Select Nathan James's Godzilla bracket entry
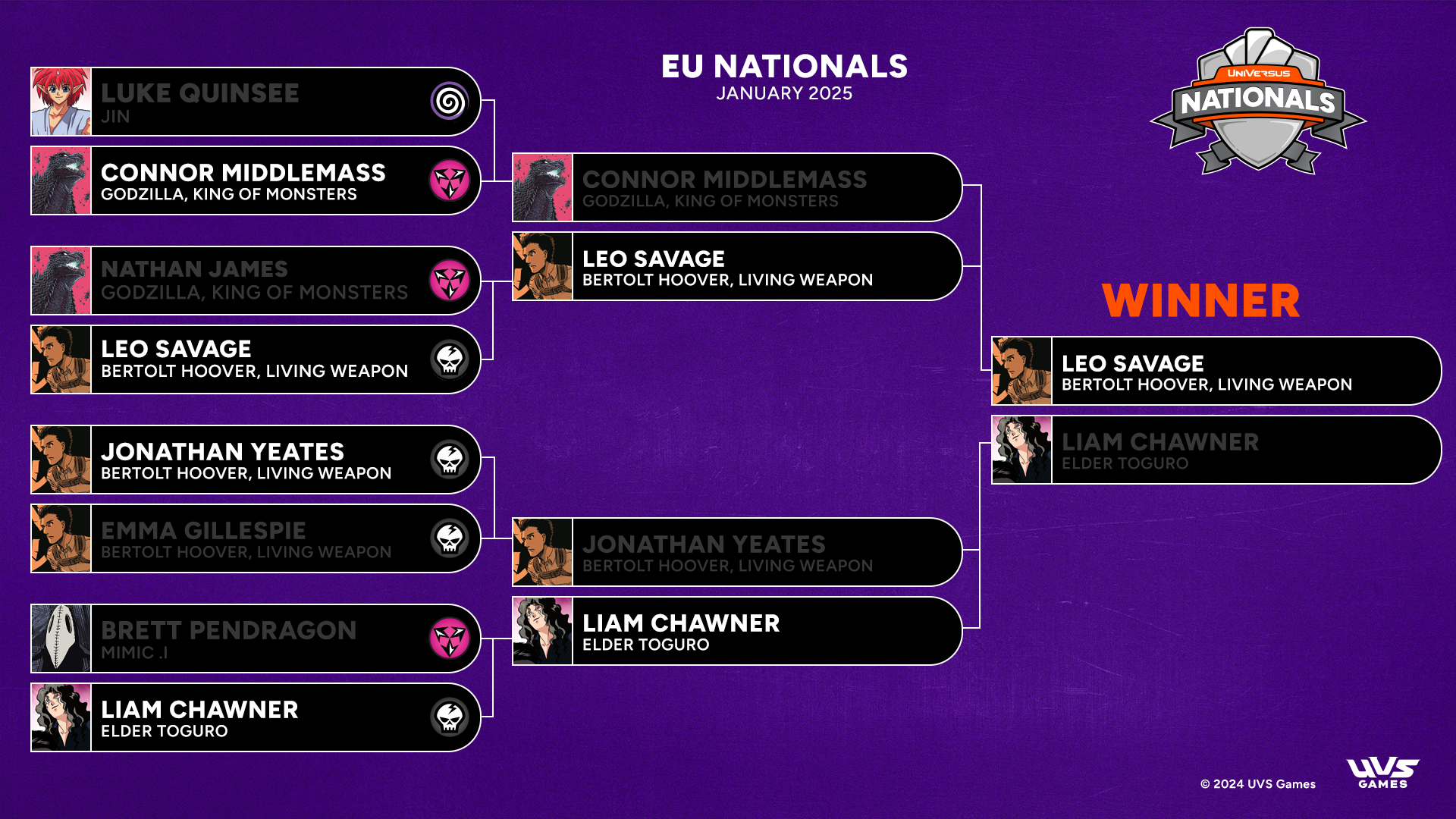This screenshot has width=1456, height=819. 256,281
